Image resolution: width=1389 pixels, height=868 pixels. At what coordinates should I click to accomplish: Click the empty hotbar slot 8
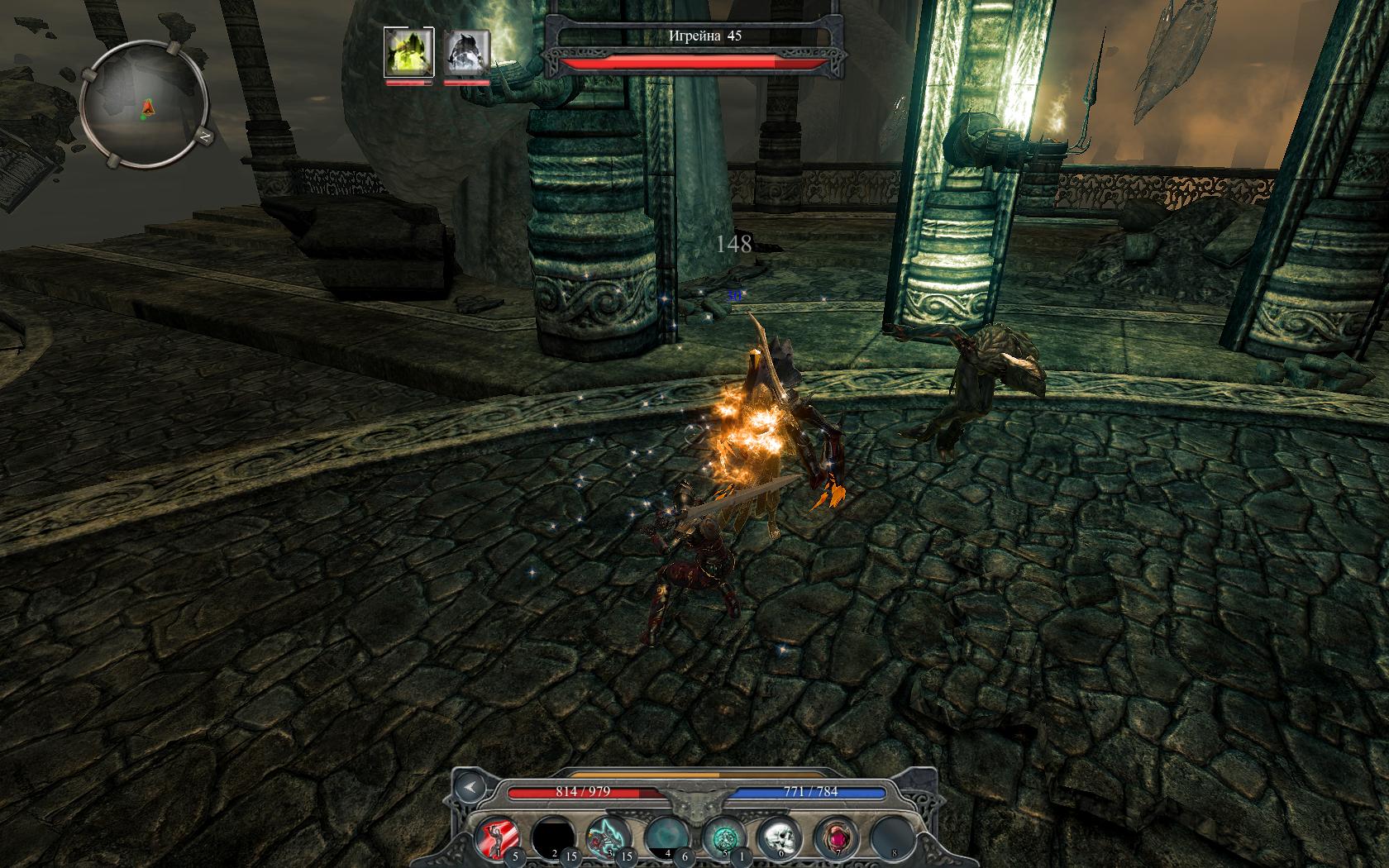pos(891,836)
